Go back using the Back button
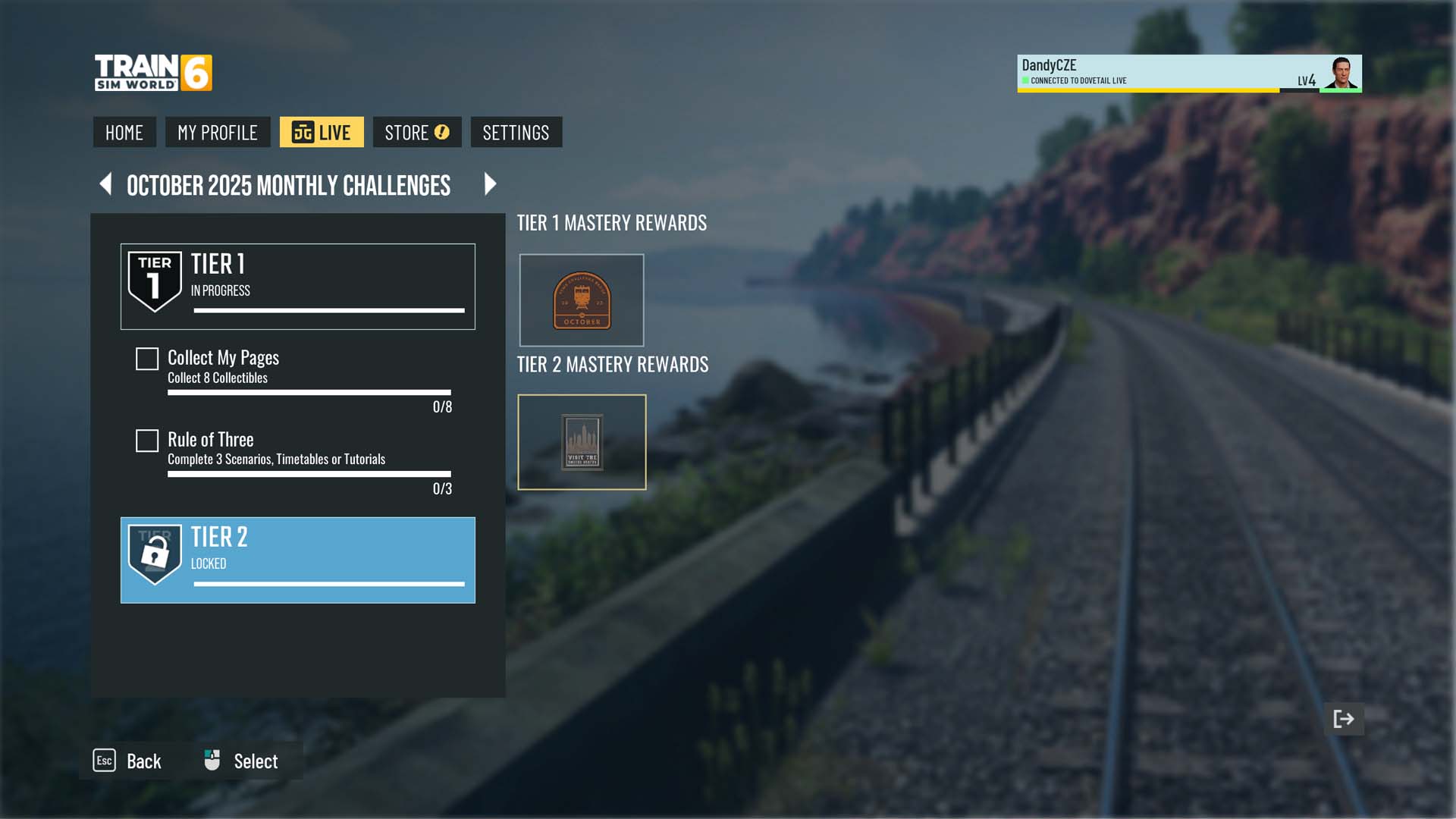The width and height of the screenshot is (1456, 819). coord(127,761)
